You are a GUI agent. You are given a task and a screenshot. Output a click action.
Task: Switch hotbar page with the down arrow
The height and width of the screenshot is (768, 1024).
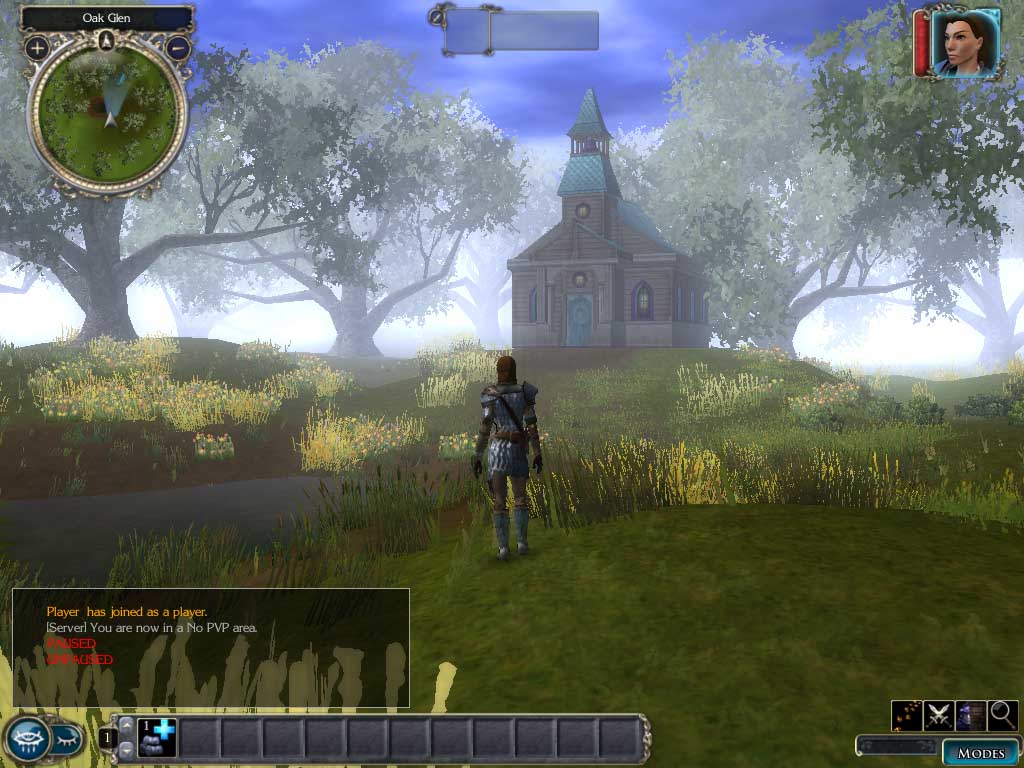click(x=126, y=750)
